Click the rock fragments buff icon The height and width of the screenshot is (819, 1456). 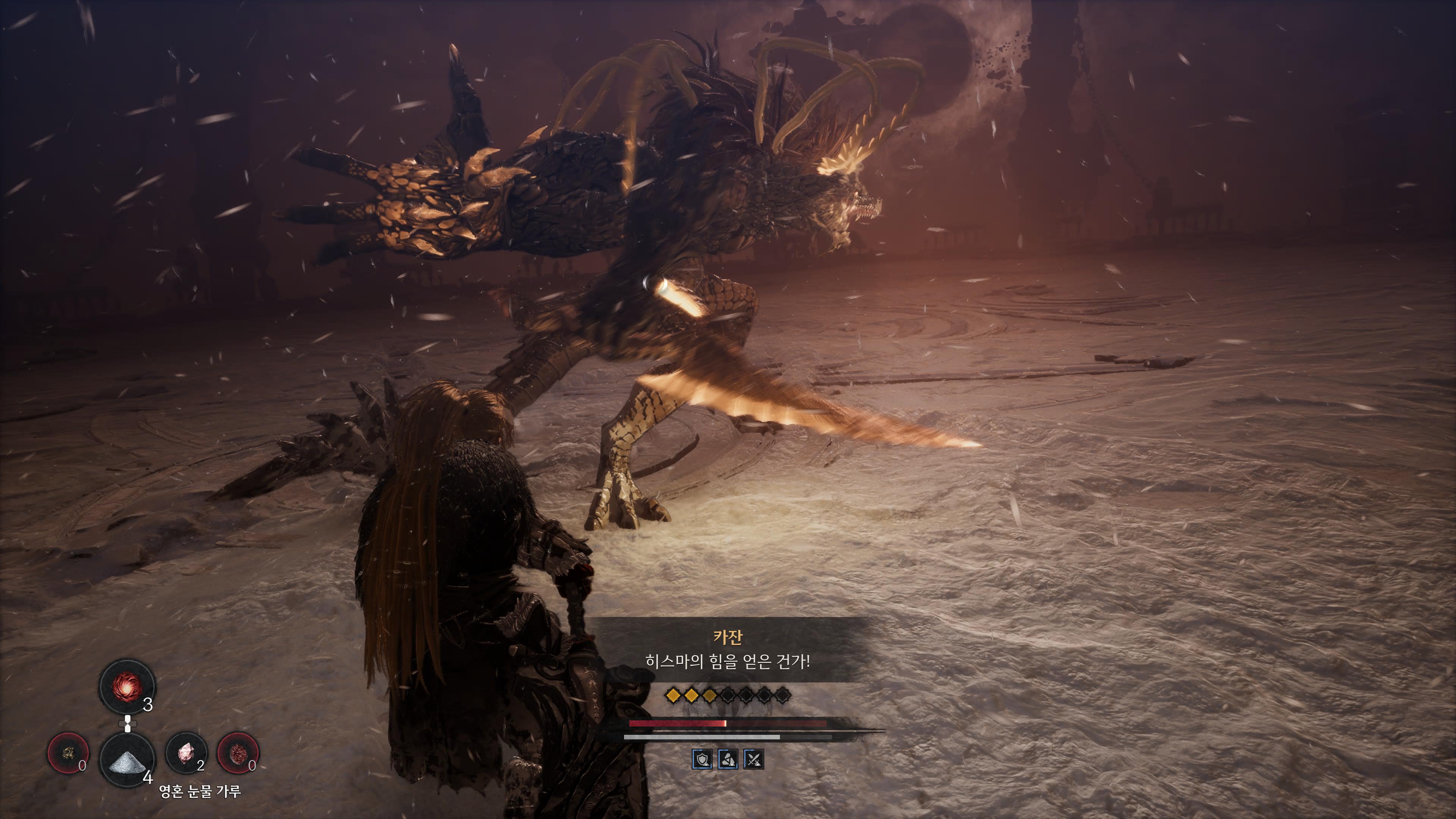(x=728, y=759)
